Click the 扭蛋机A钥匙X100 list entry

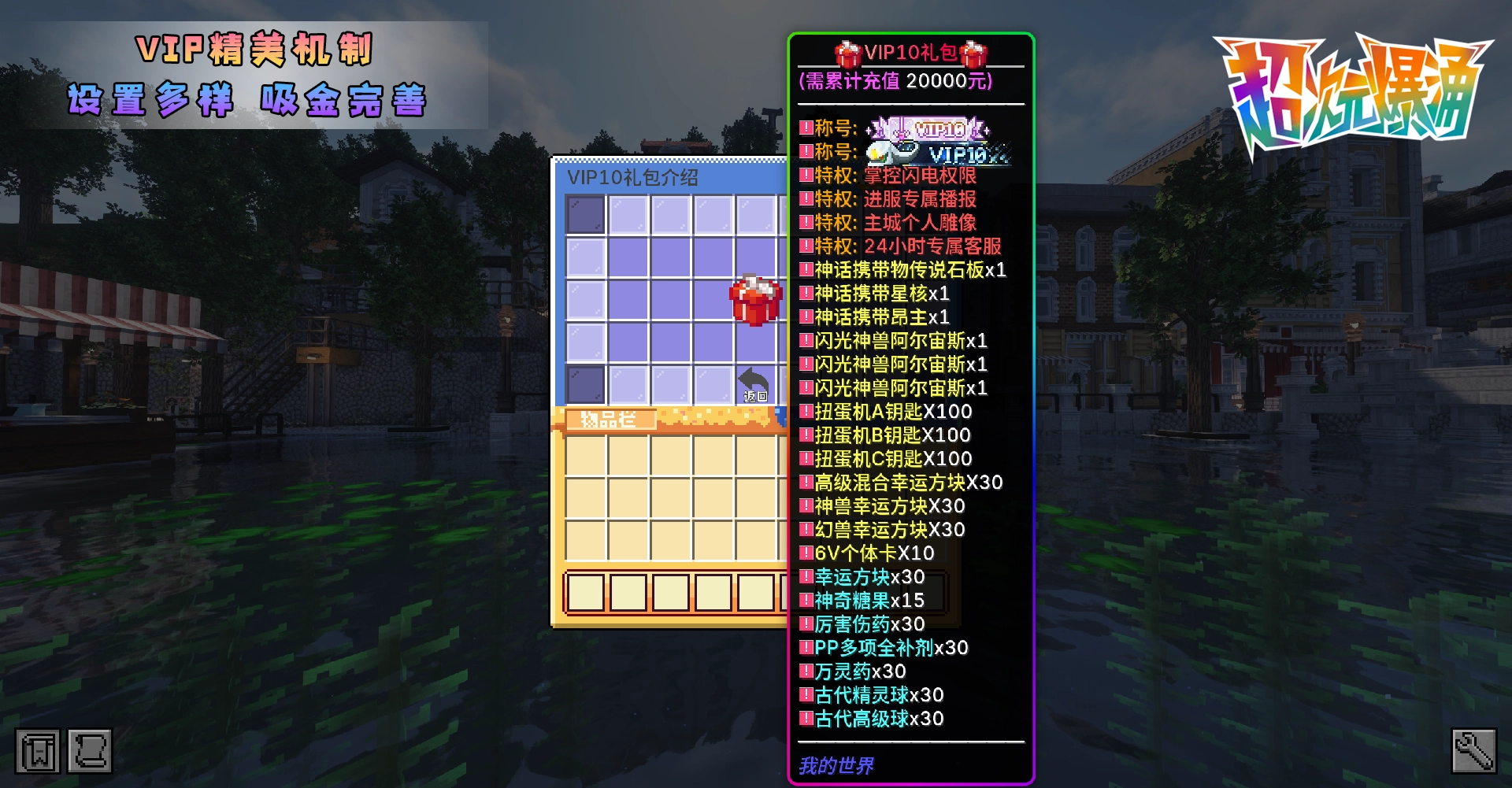pos(886,411)
